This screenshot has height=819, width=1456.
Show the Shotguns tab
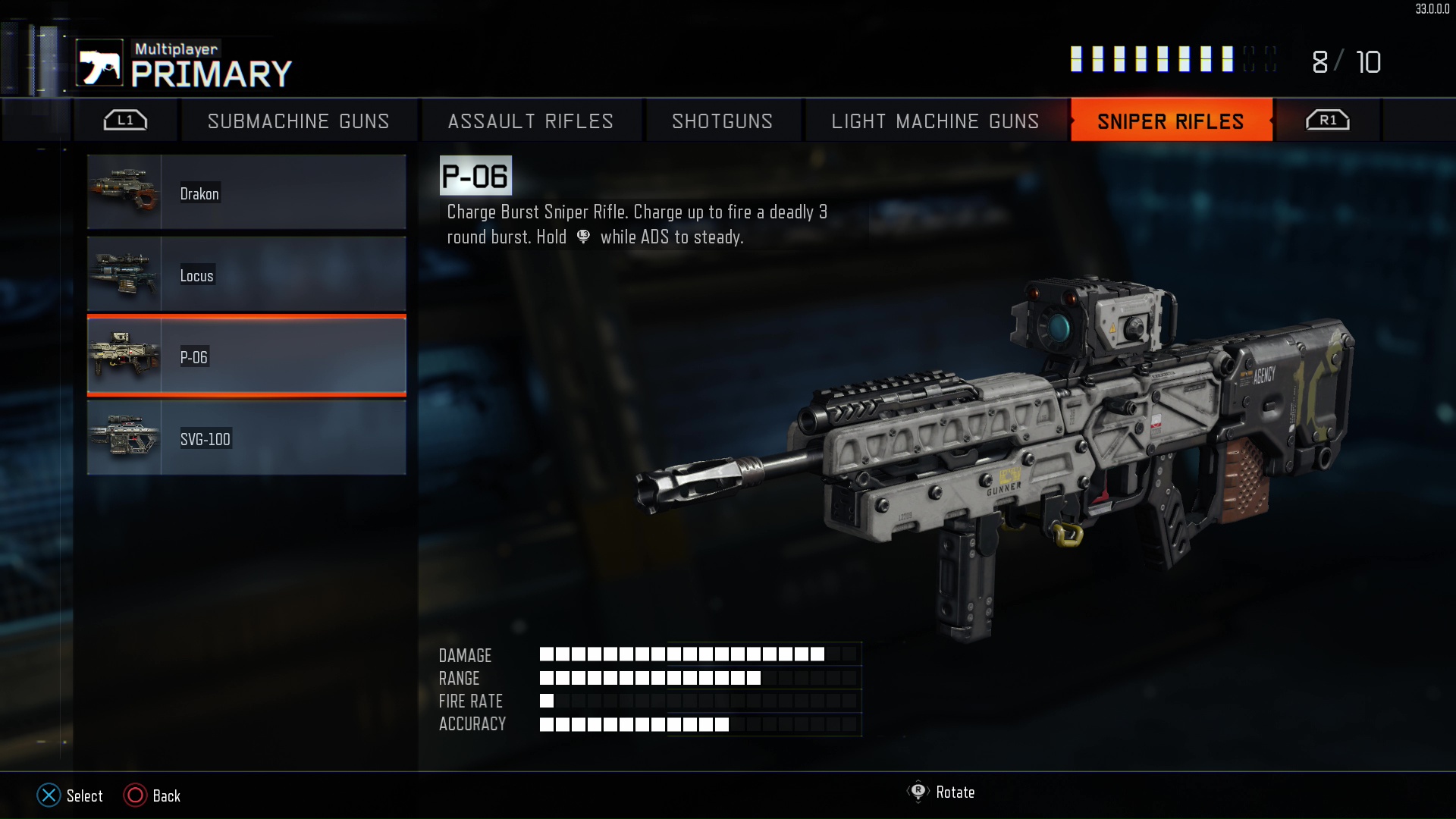(x=722, y=121)
